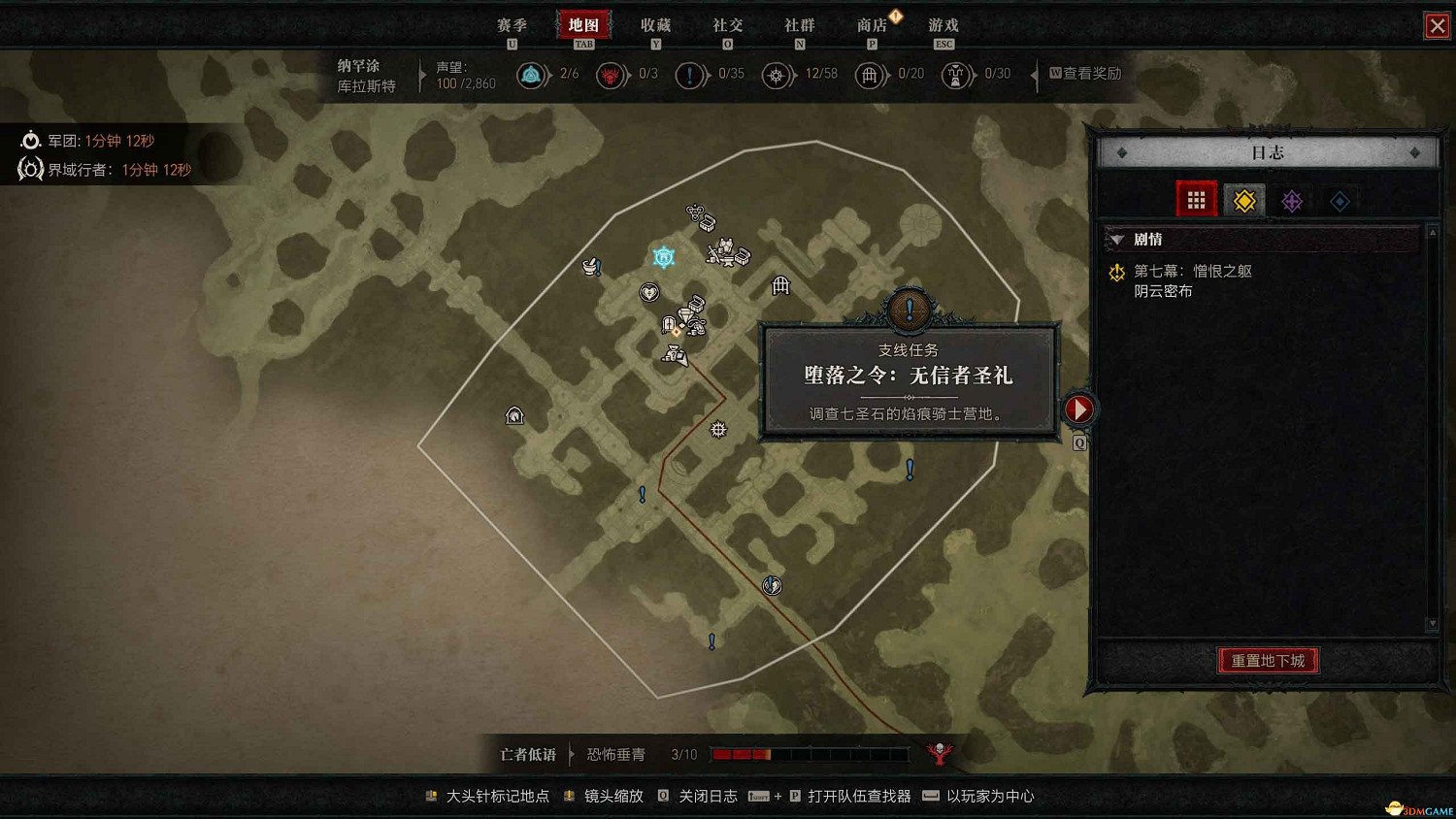Click 查看奖励 to view rewards
1456x819 pixels.
[1087, 73]
